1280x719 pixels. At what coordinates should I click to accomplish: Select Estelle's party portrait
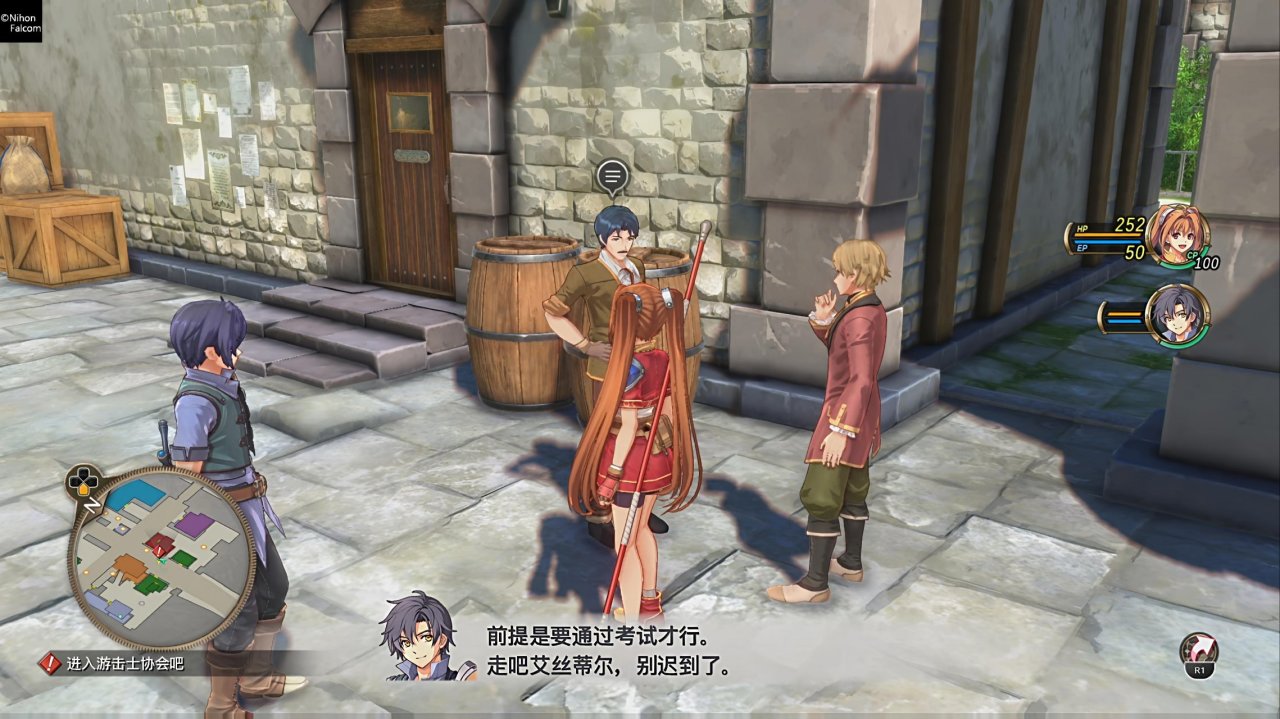coord(1177,236)
